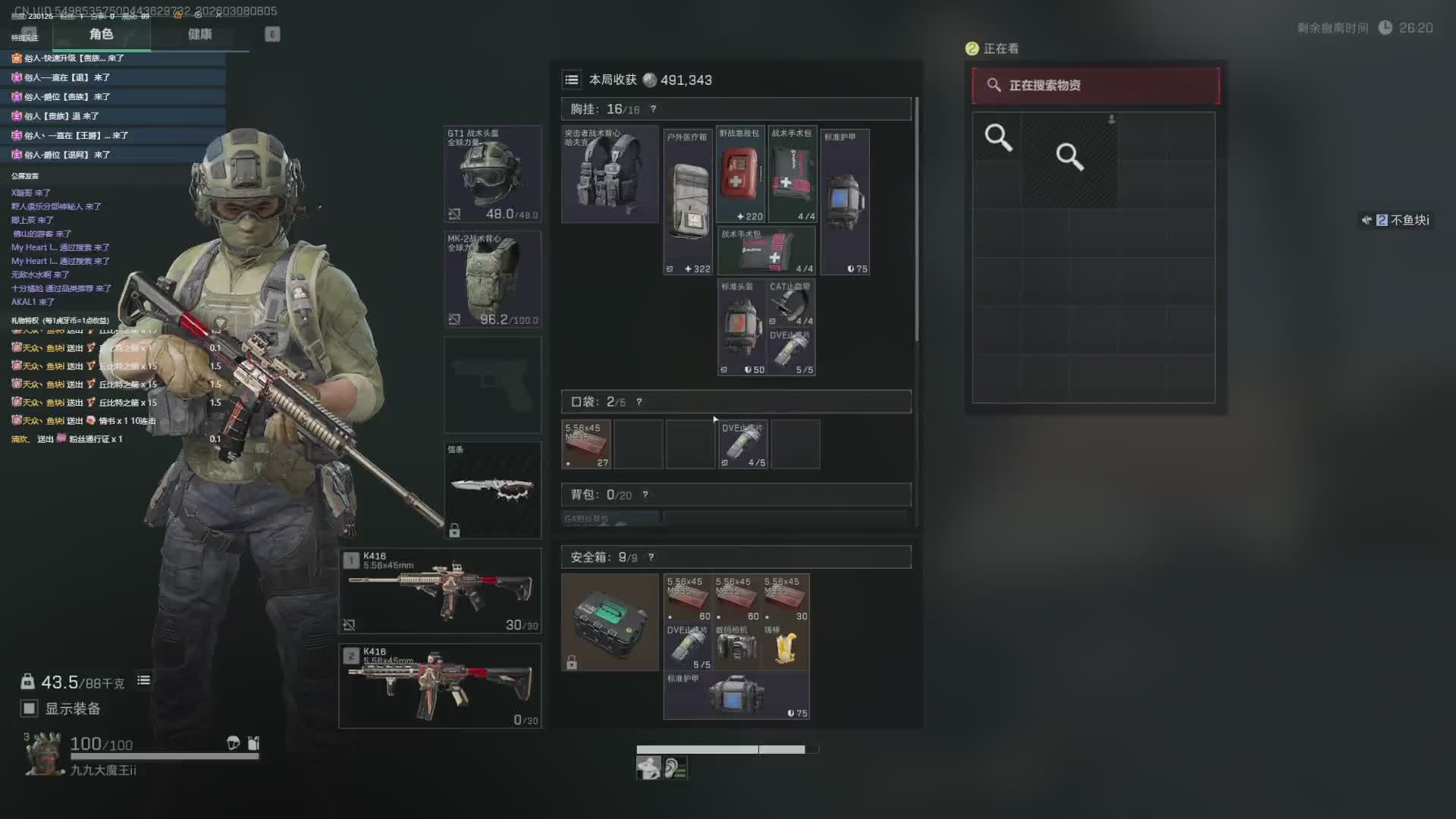Open the 健康 health tab
This screenshot has height=819, width=1456.
(200, 34)
